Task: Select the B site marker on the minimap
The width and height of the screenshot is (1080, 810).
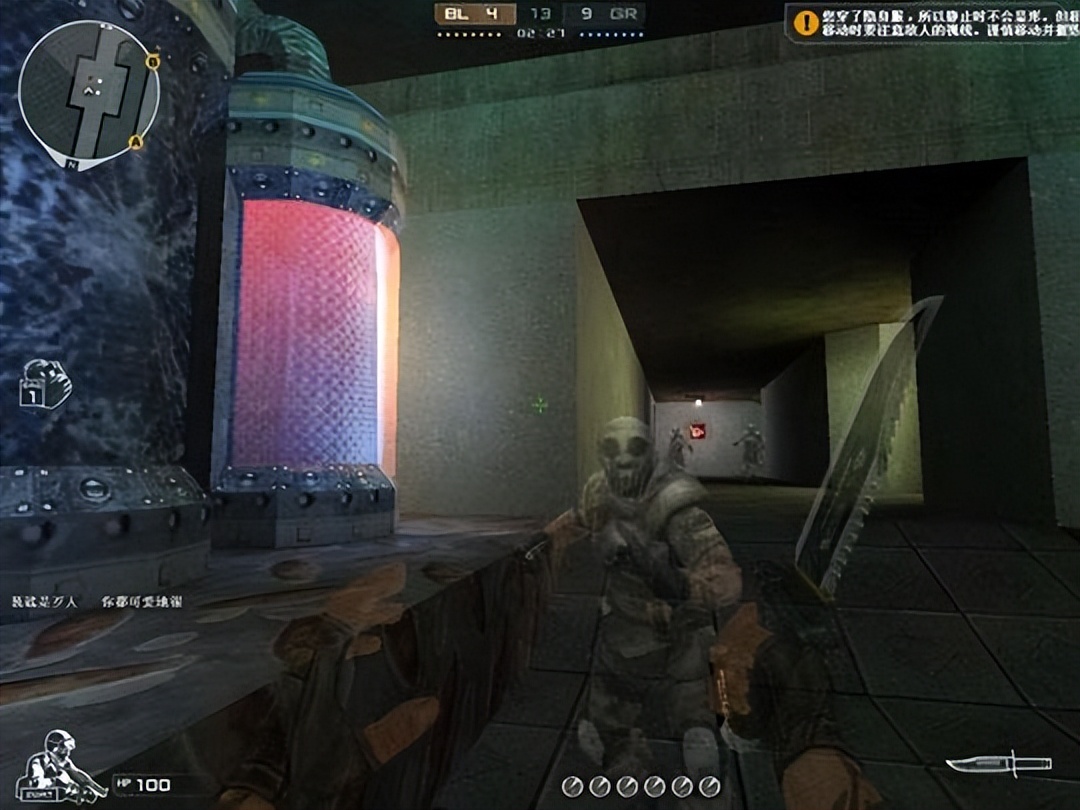Action: pyautogui.click(x=152, y=61)
